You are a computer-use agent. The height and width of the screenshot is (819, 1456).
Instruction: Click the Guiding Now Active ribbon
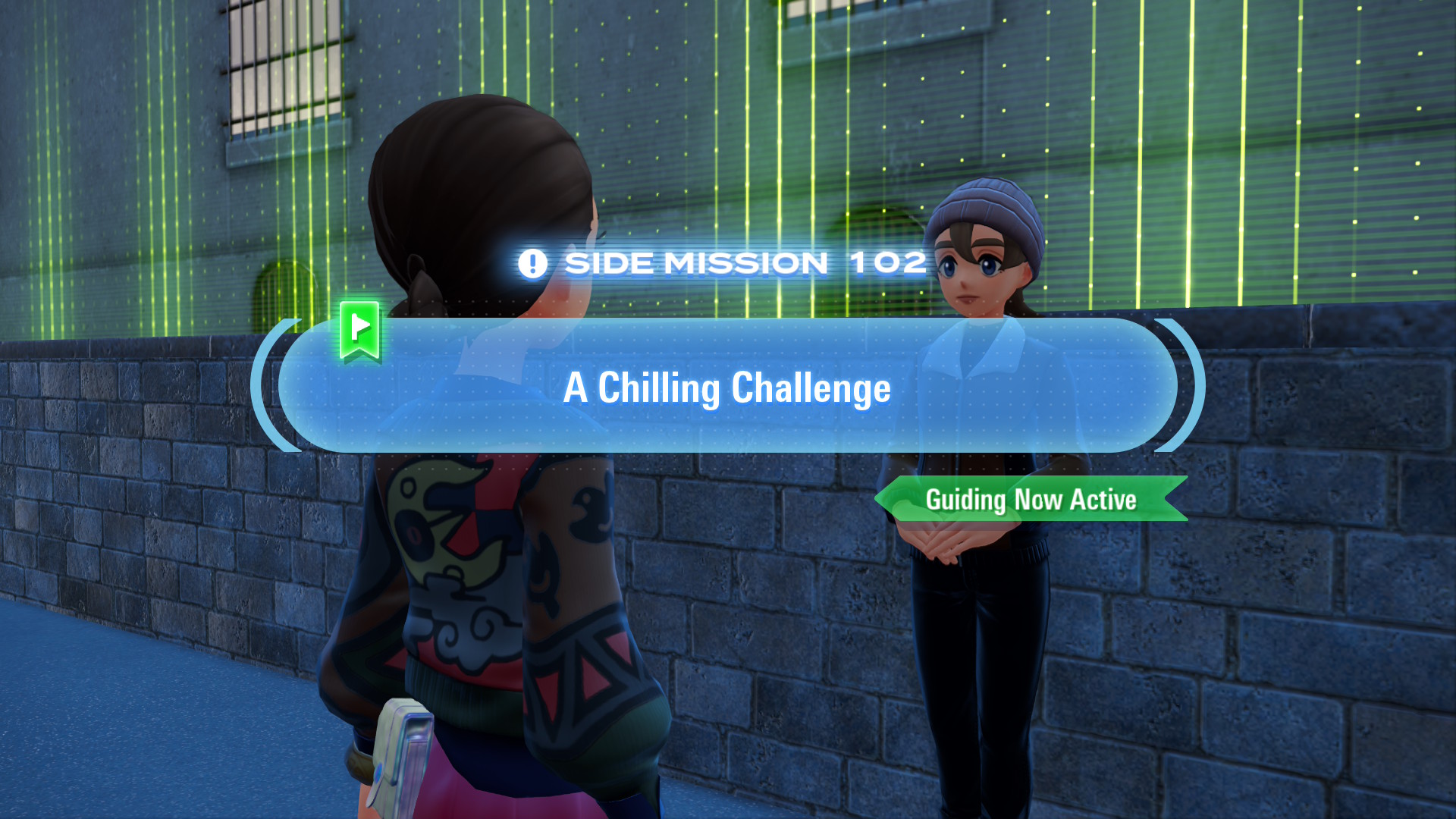1031,500
